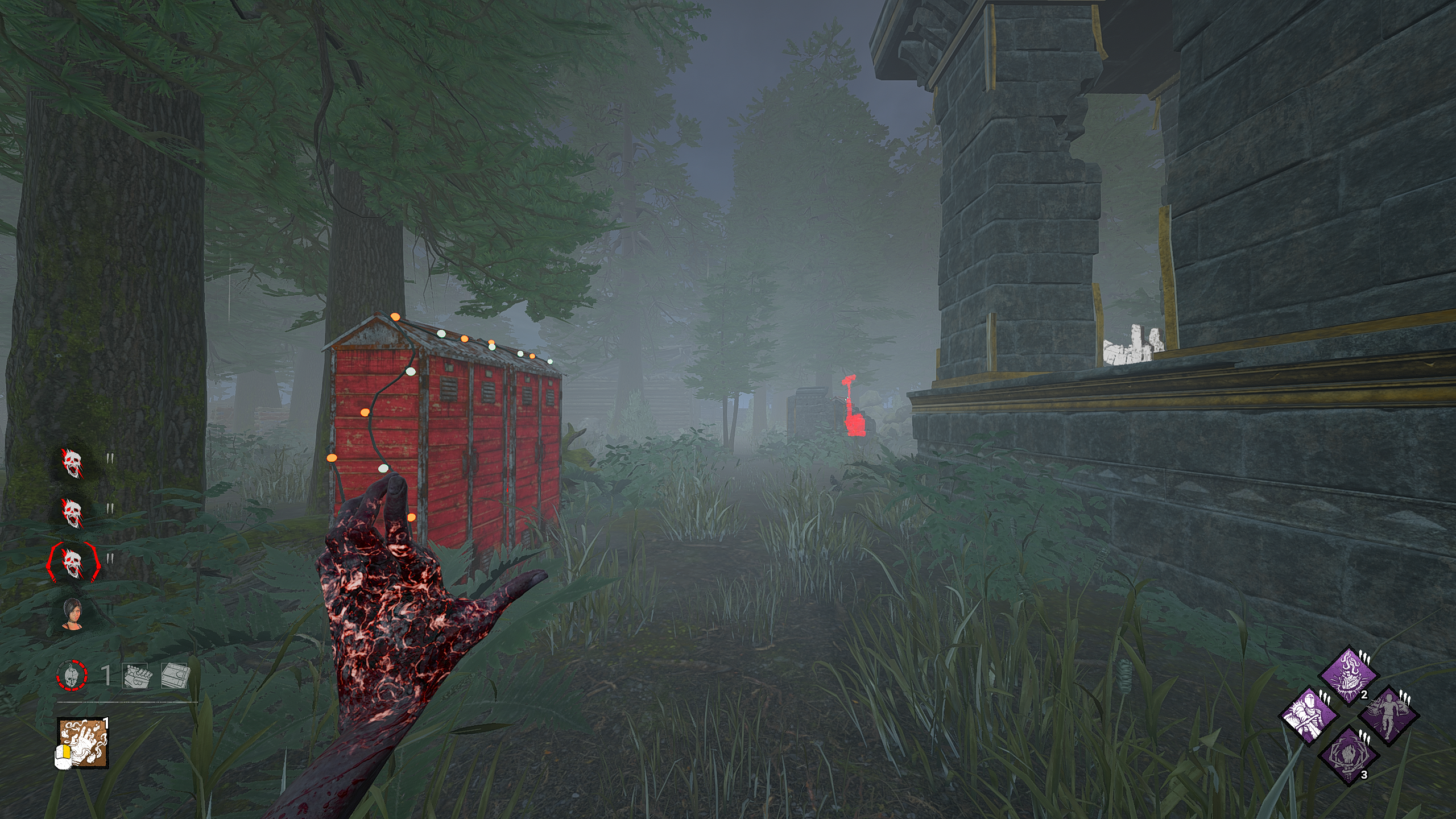This screenshot has height=819, width=1456.
Task: Click the hanging skull icon with red dashed ring
Action: pos(72,676)
